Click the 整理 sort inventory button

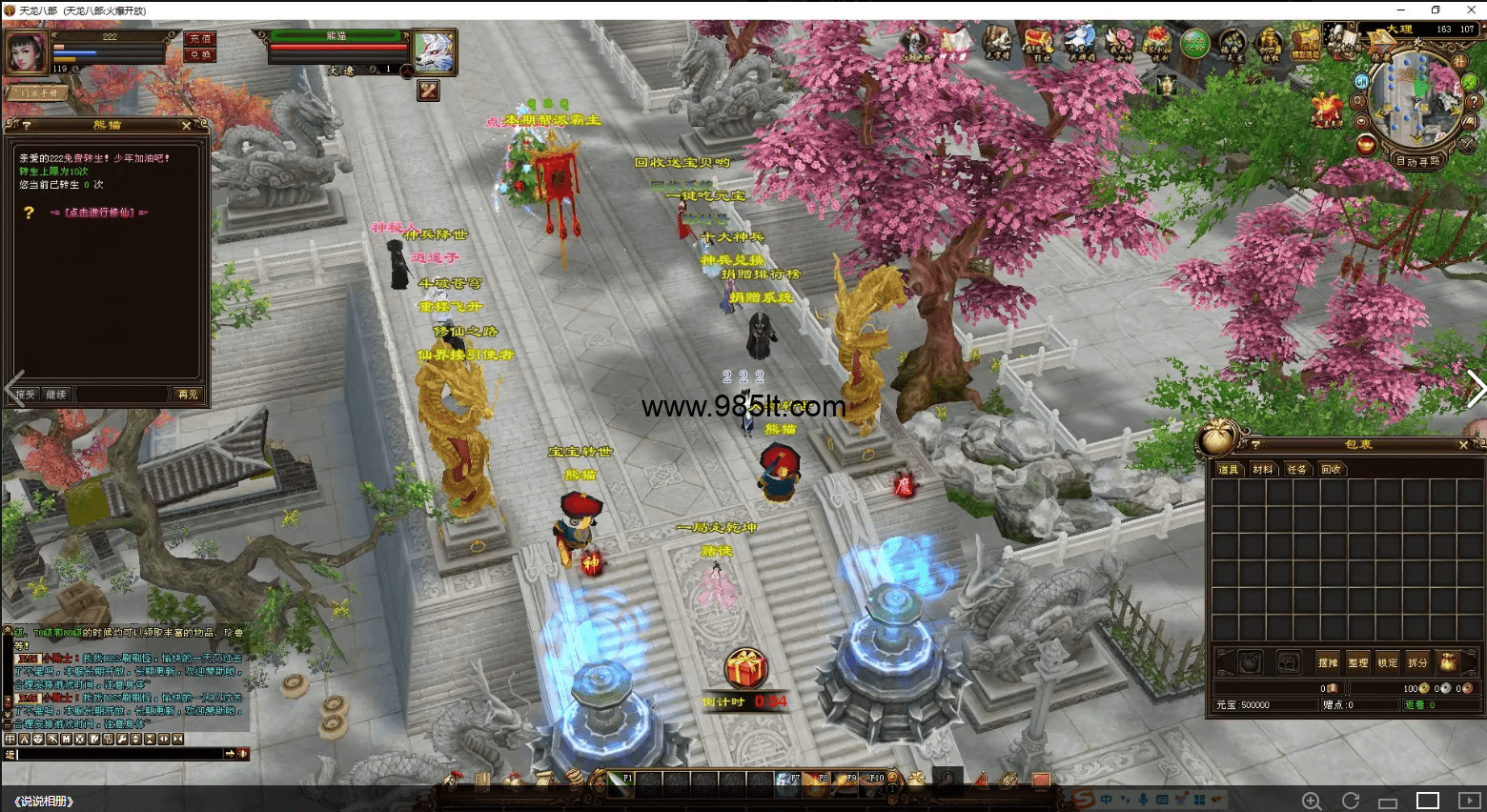coord(1358,662)
